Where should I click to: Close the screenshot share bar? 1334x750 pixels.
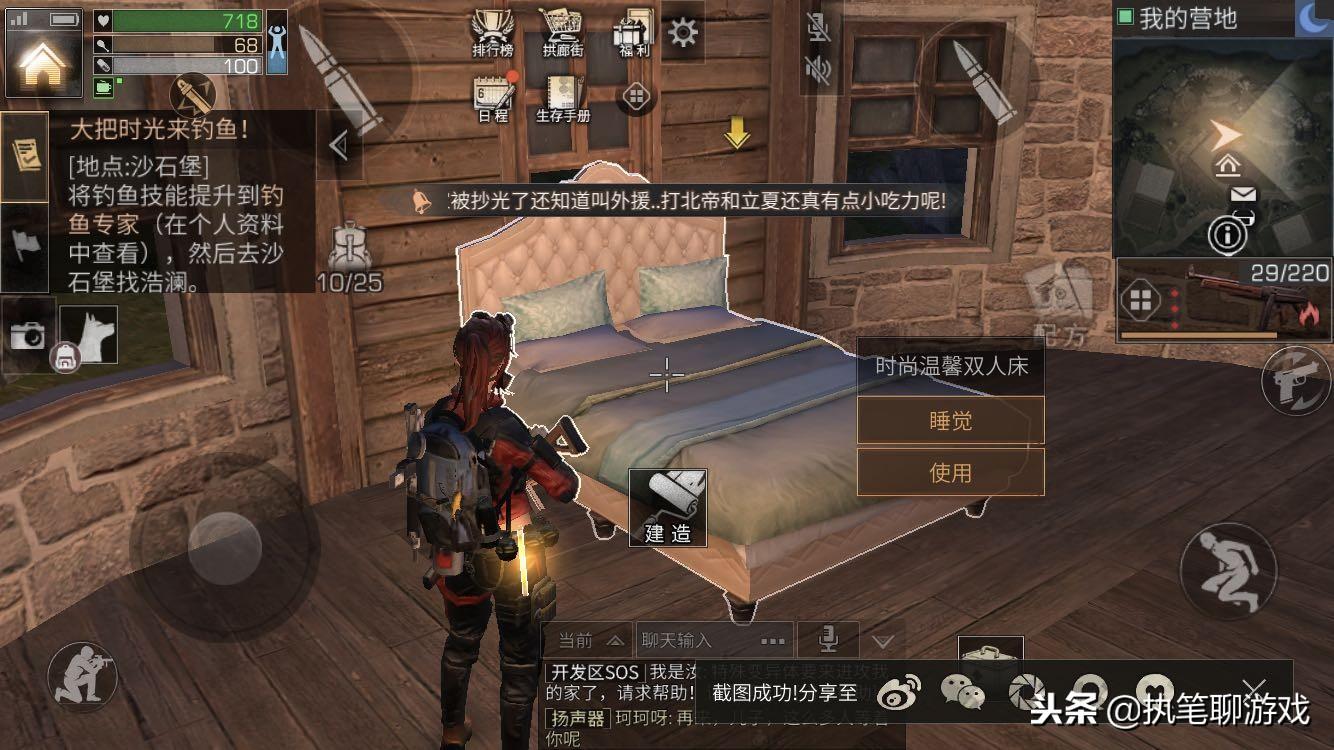pos(1254,688)
